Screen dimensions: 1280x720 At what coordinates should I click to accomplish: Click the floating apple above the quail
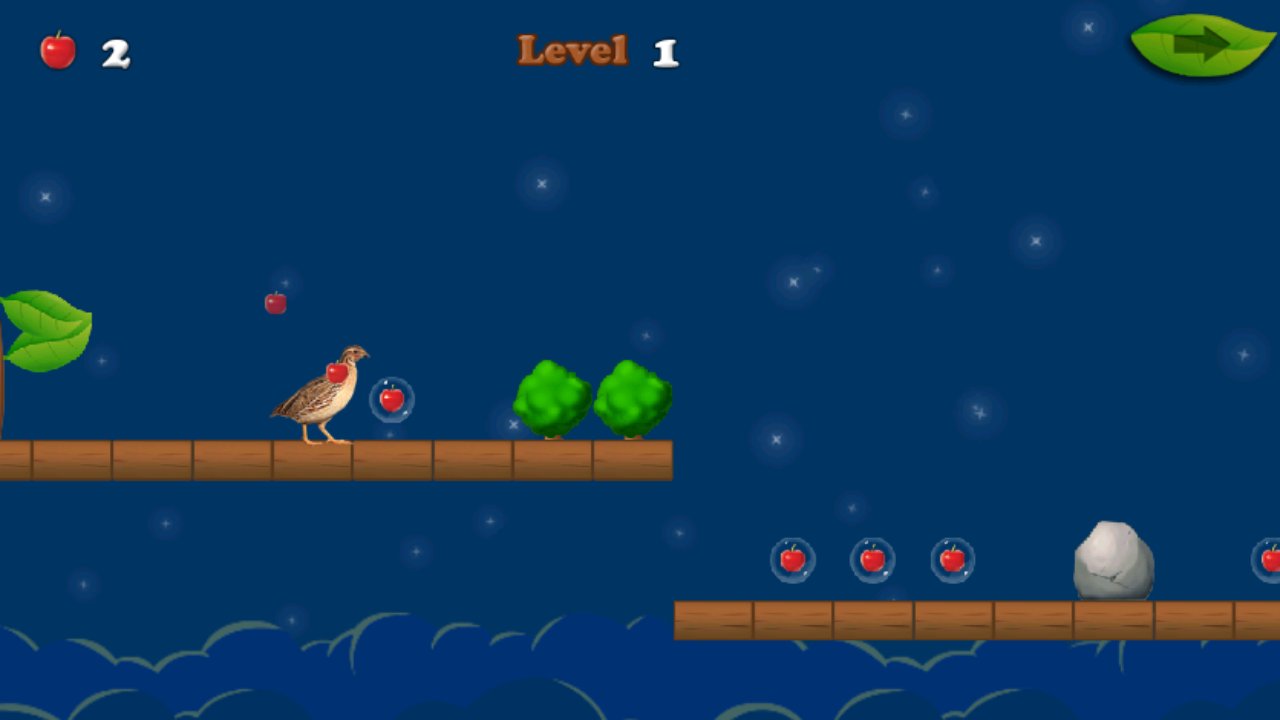[x=275, y=303]
